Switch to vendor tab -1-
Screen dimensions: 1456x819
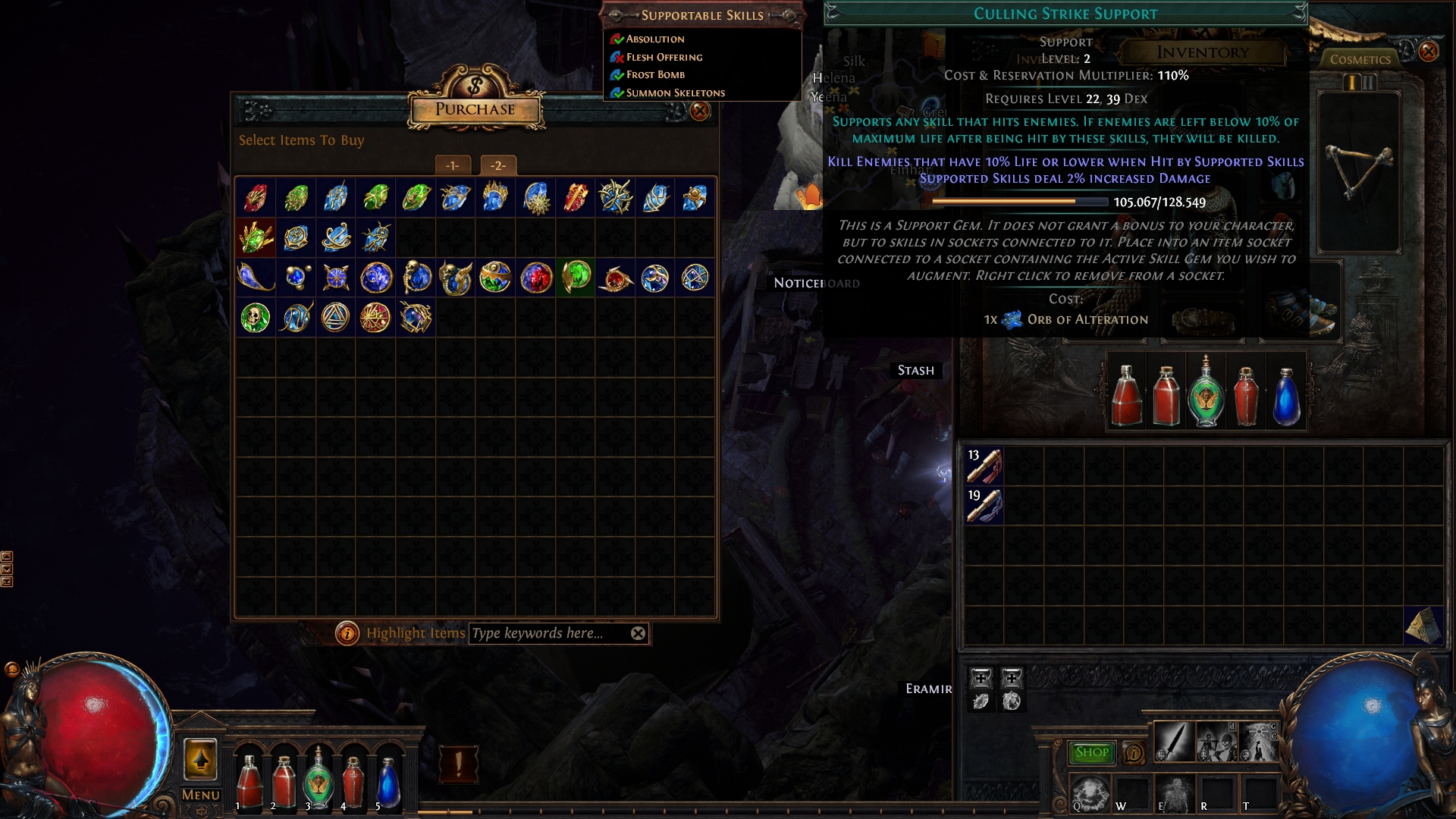453,165
